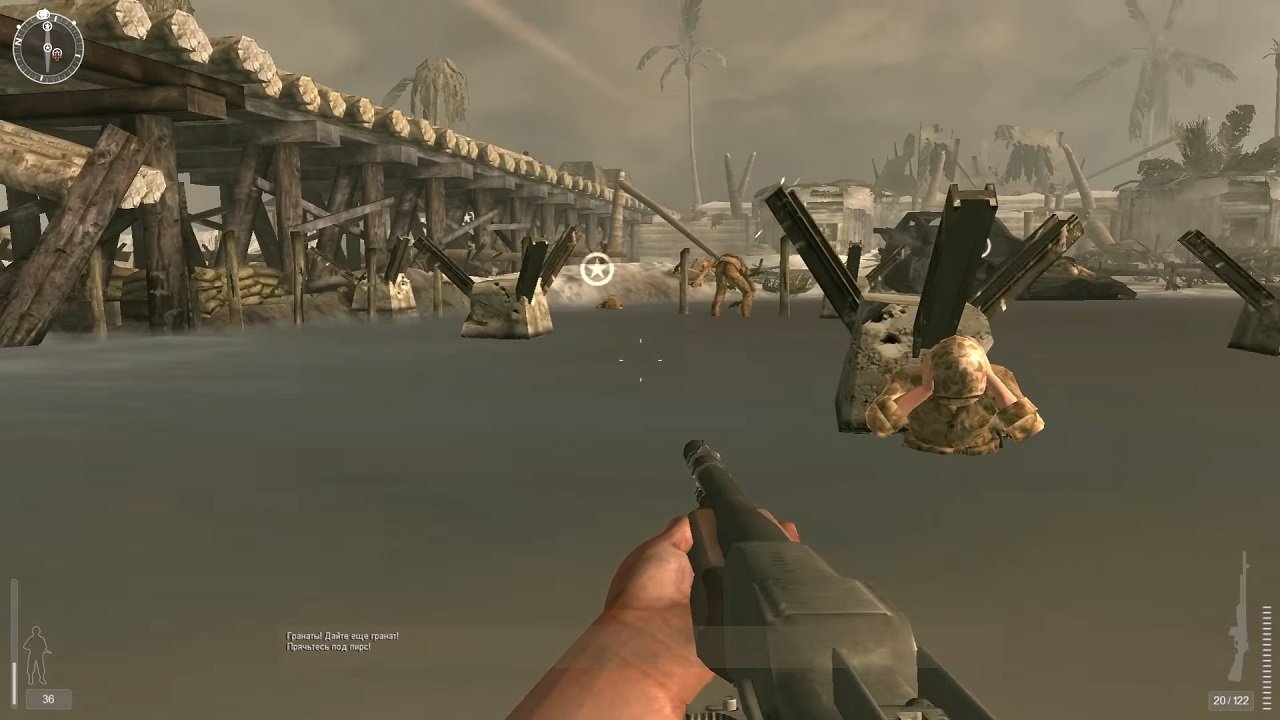Select the white star objective marker near the compass center
This screenshot has width=1280, height=720.
coord(48,47)
